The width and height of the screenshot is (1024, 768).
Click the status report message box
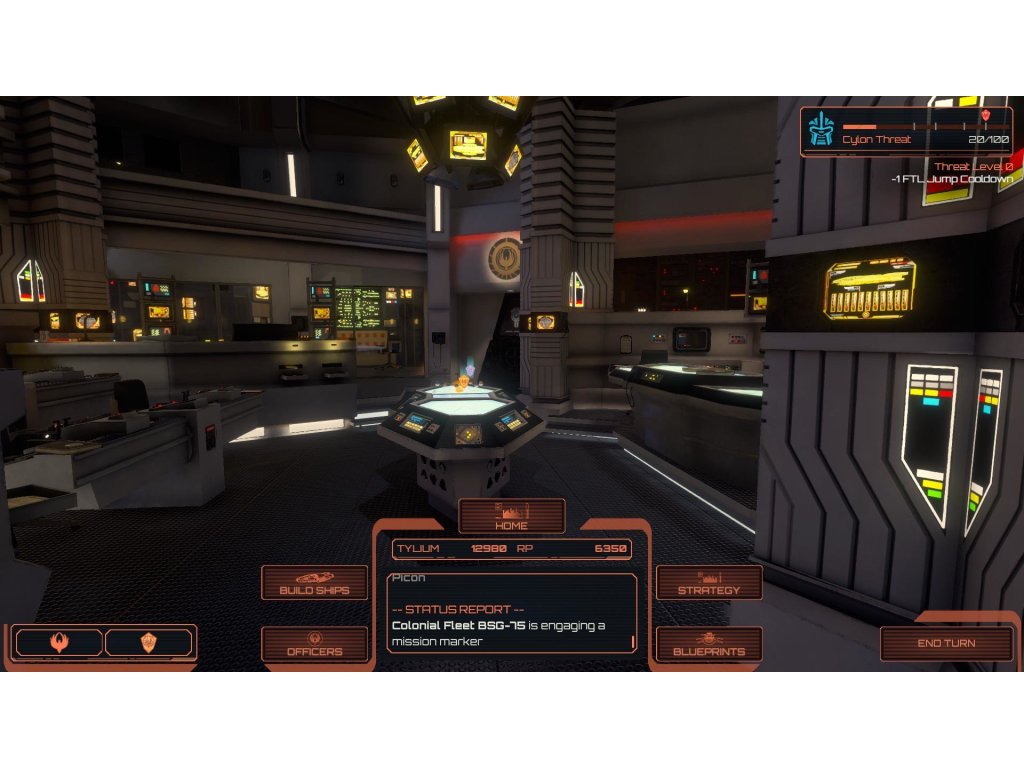pyautogui.click(x=511, y=613)
